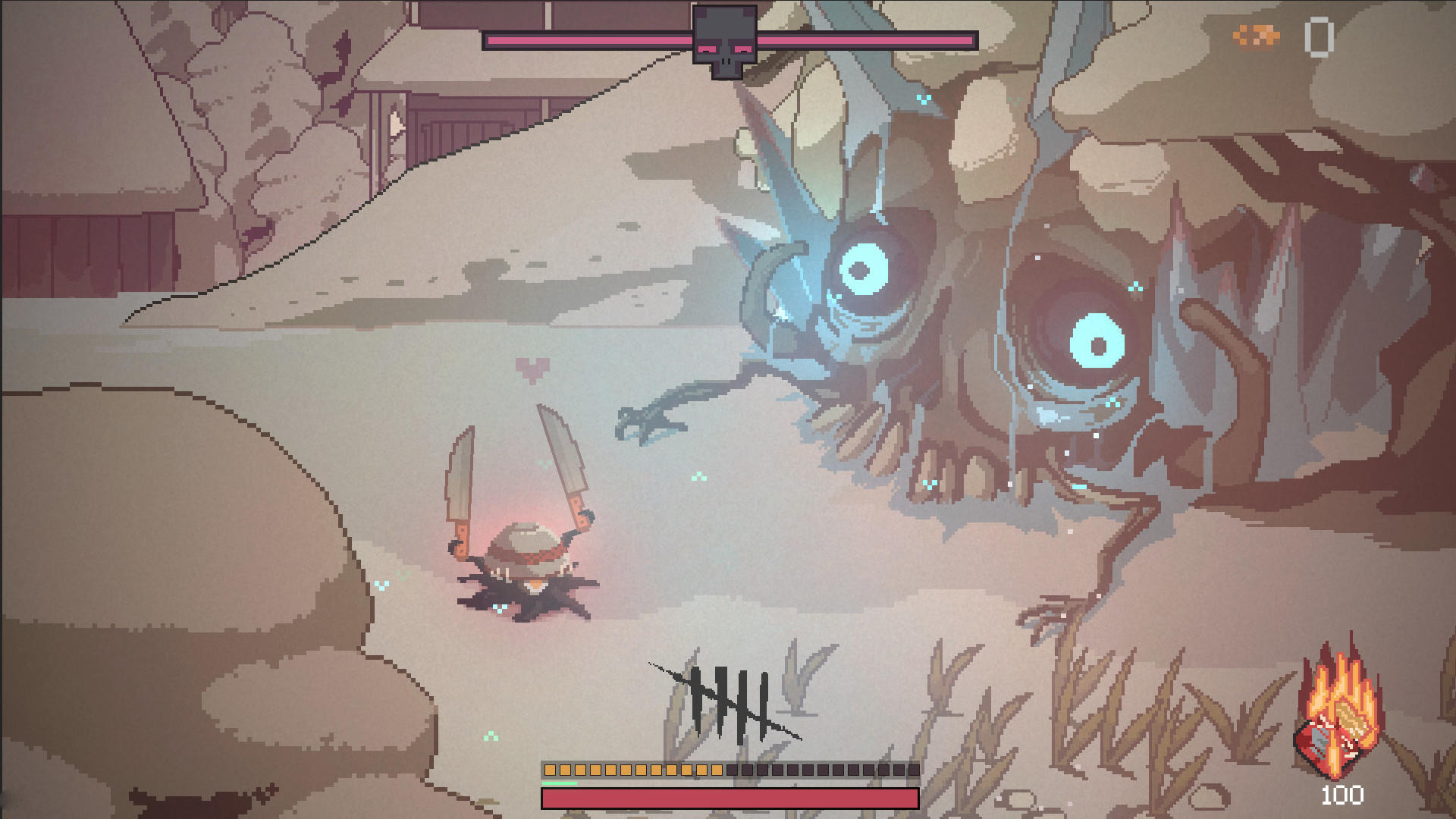Click the small green indicator above the health bar
The image size is (1456, 819).
tap(560, 783)
